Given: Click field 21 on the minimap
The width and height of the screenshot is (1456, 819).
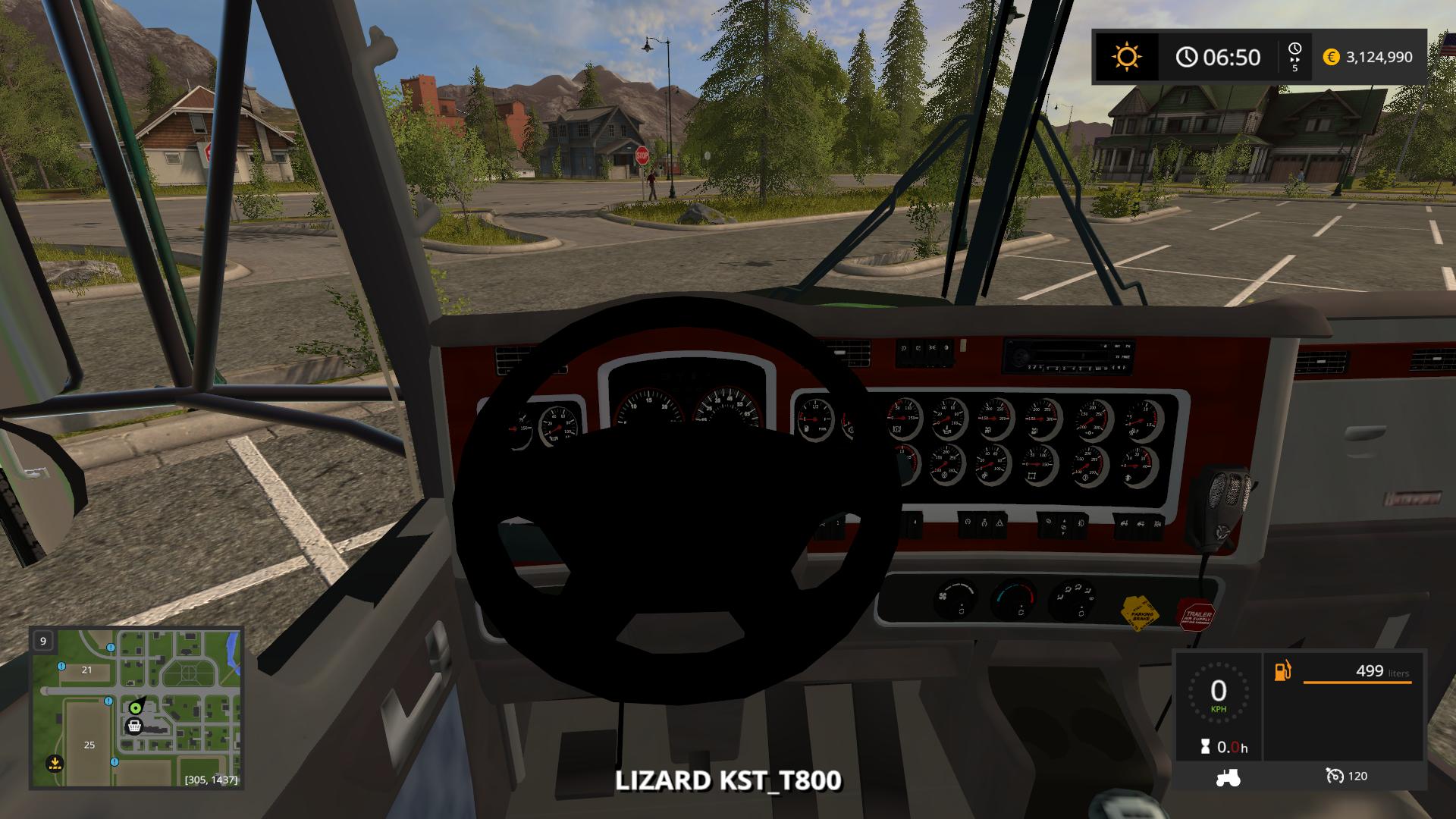Looking at the screenshot, I should click(x=86, y=670).
